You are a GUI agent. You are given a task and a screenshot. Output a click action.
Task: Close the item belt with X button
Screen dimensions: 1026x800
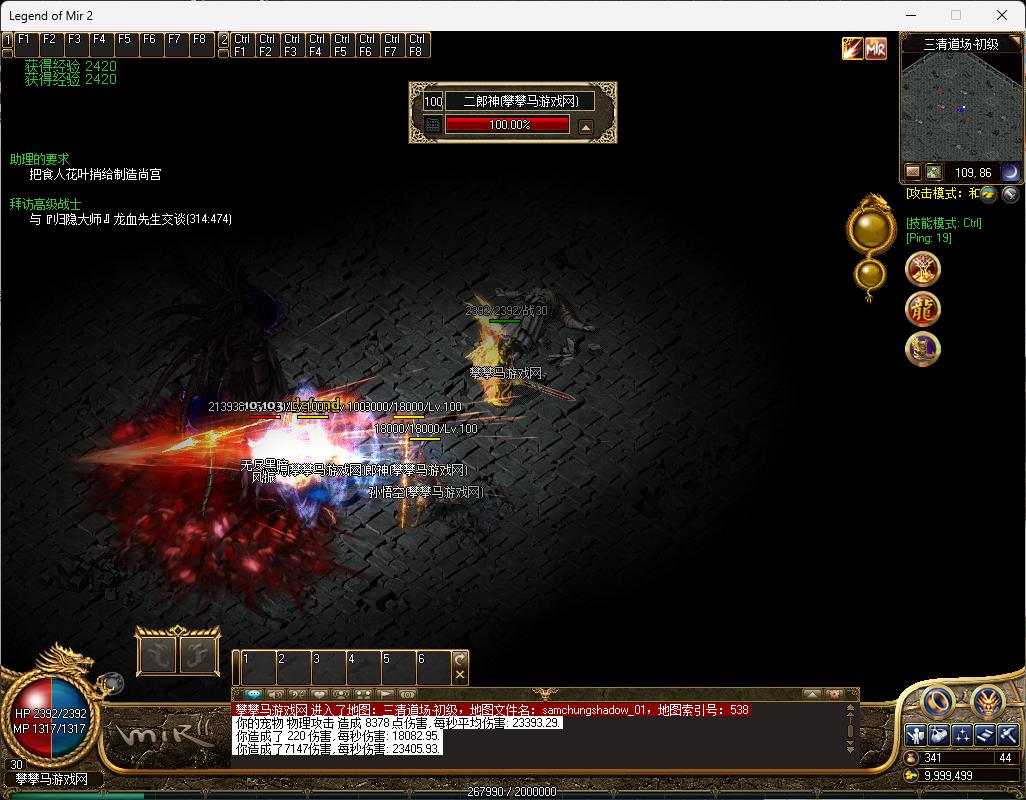[460, 675]
